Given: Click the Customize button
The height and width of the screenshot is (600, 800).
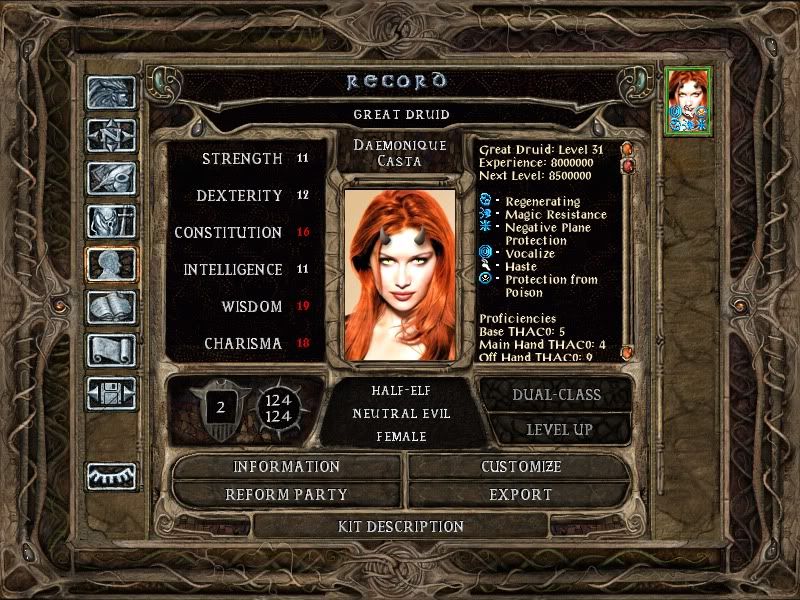Looking at the screenshot, I should tap(521, 467).
